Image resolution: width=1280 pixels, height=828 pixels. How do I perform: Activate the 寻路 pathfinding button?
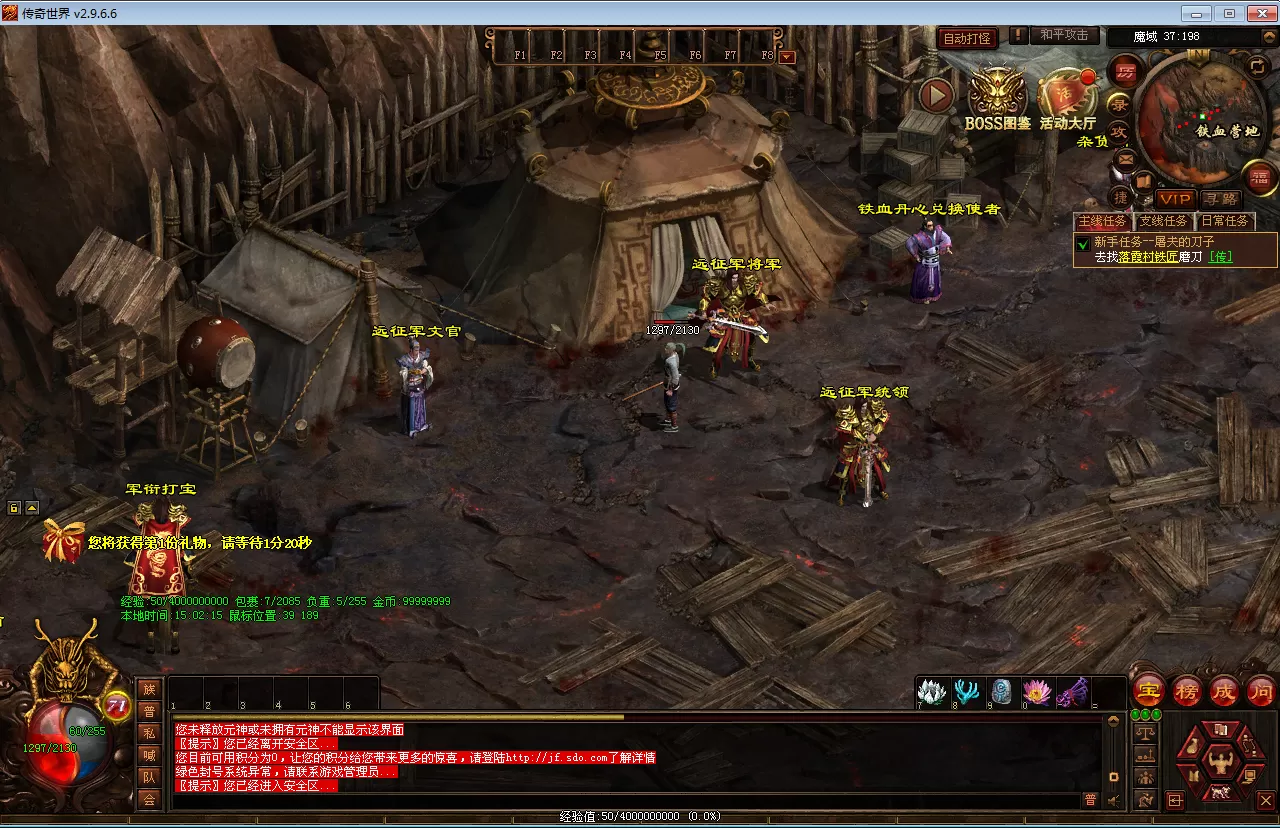pyautogui.click(x=1220, y=199)
